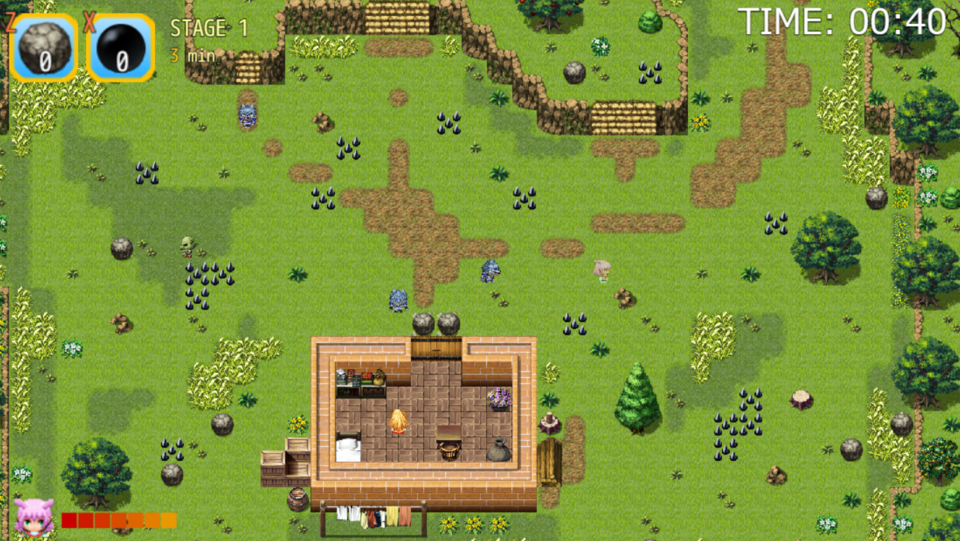960x541 pixels.
Task: Select the rock item slot
Action: [44, 47]
